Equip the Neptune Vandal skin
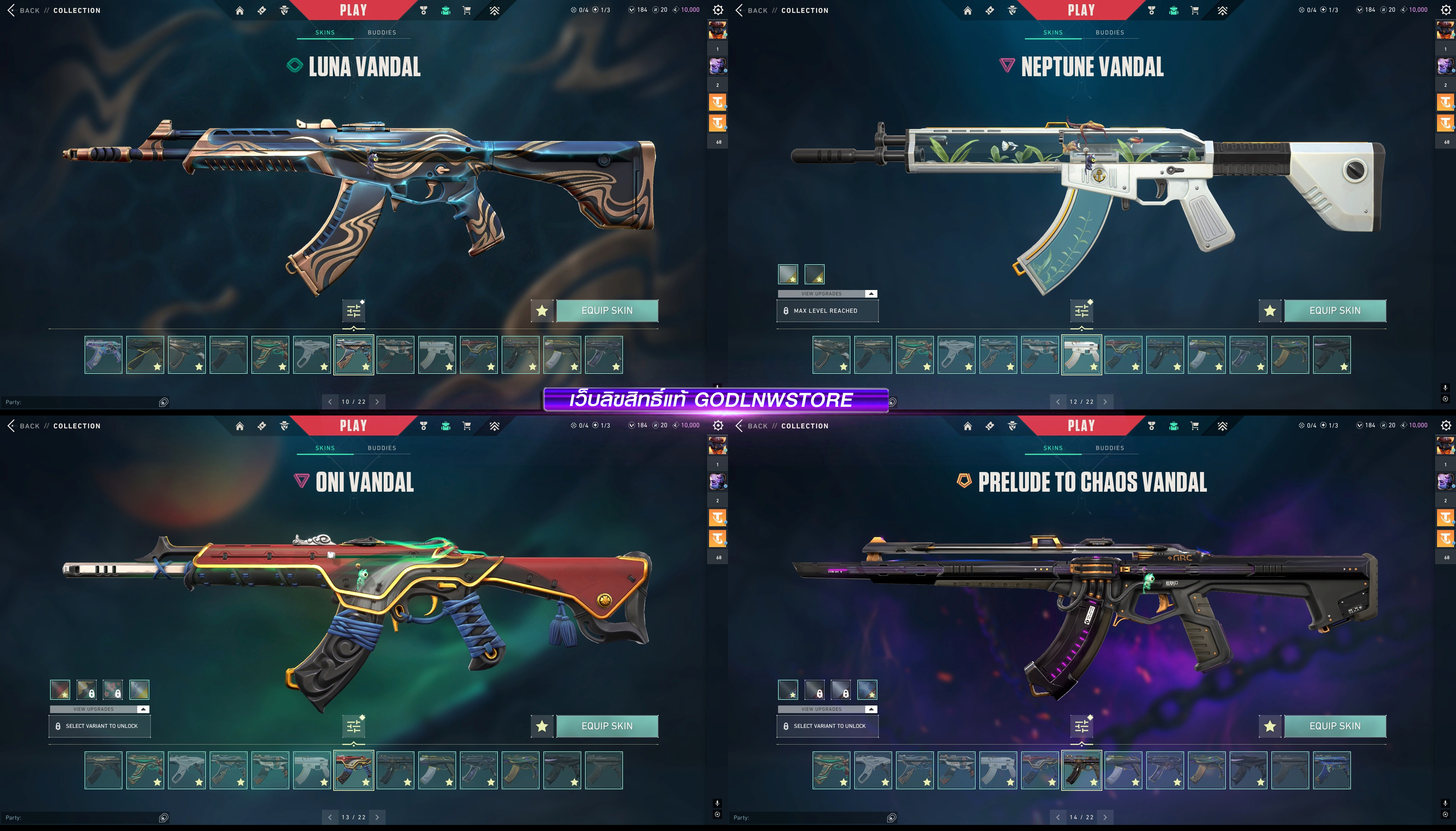This screenshot has height=831, width=1456. click(x=1334, y=310)
